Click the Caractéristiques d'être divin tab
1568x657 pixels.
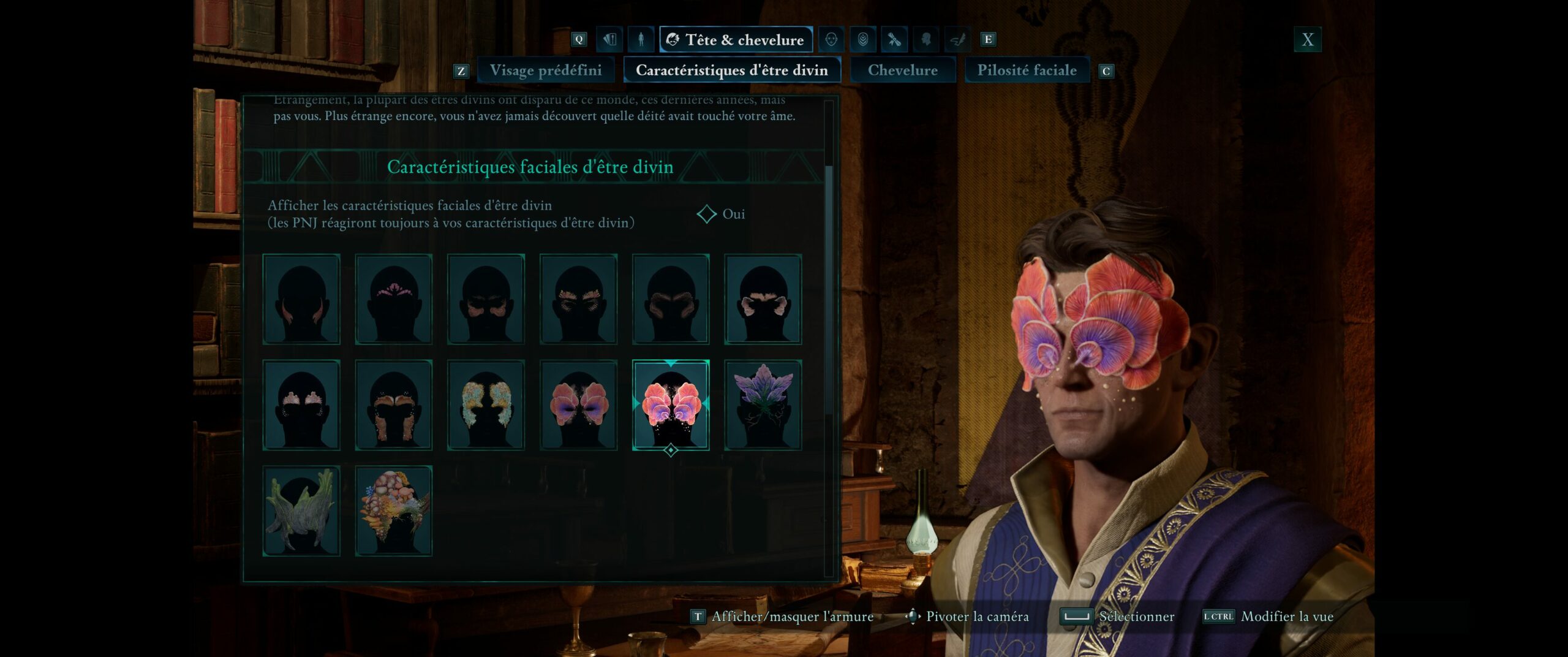coord(731,70)
